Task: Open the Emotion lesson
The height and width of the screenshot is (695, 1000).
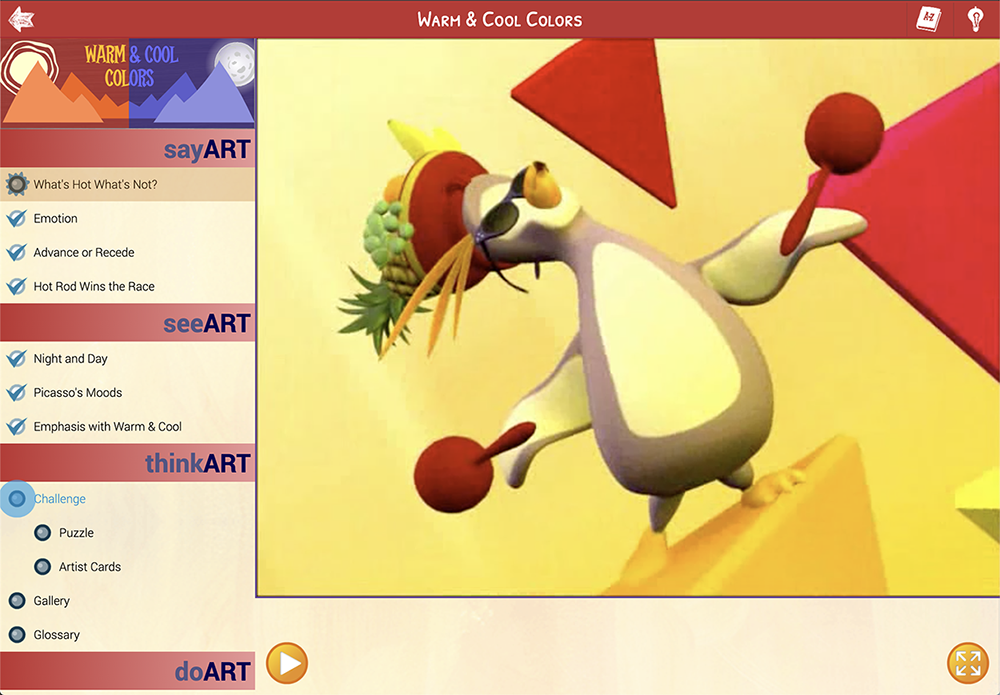Action: (x=55, y=219)
